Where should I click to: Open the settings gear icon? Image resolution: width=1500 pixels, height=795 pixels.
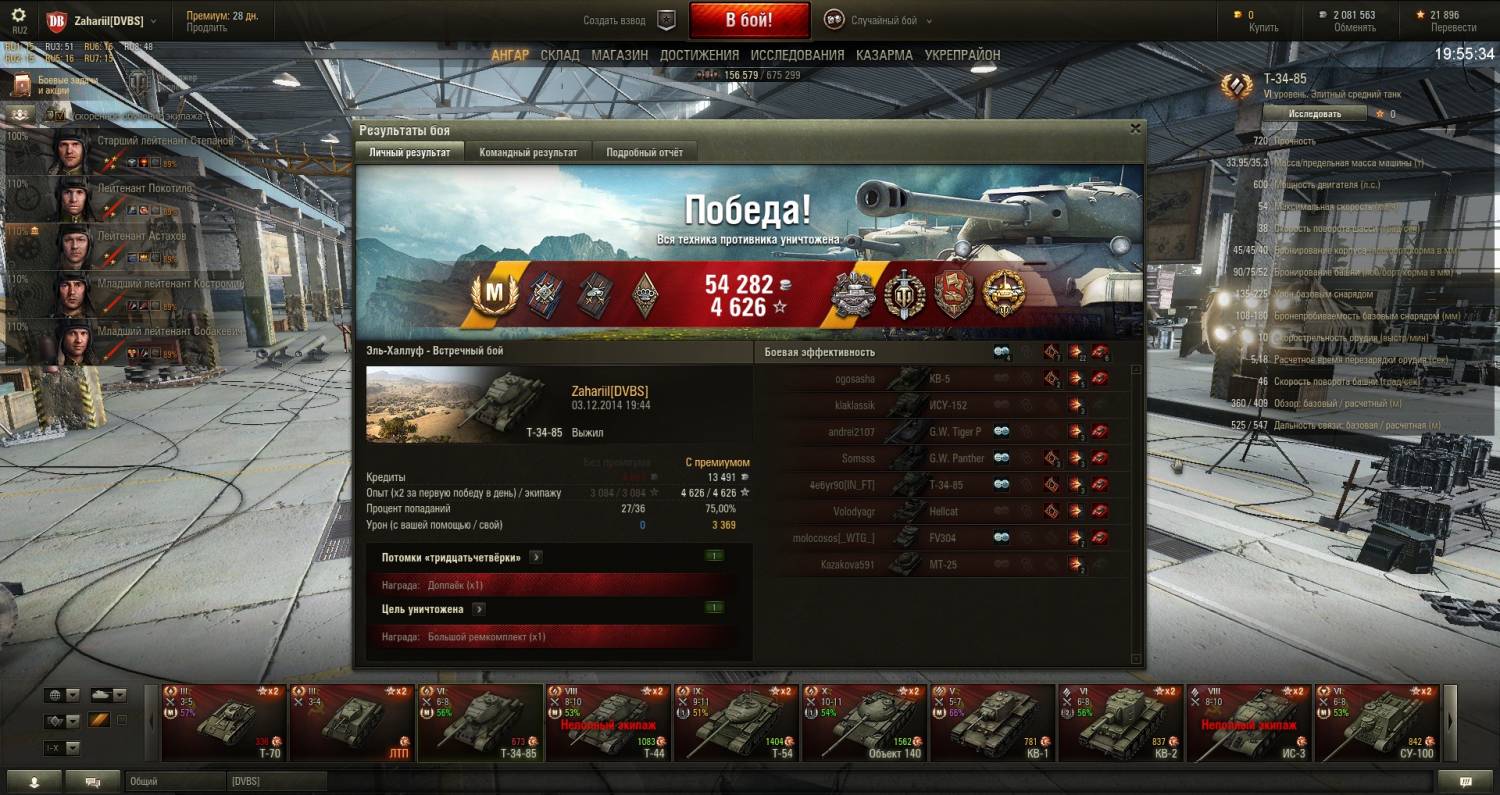pyautogui.click(x=19, y=16)
